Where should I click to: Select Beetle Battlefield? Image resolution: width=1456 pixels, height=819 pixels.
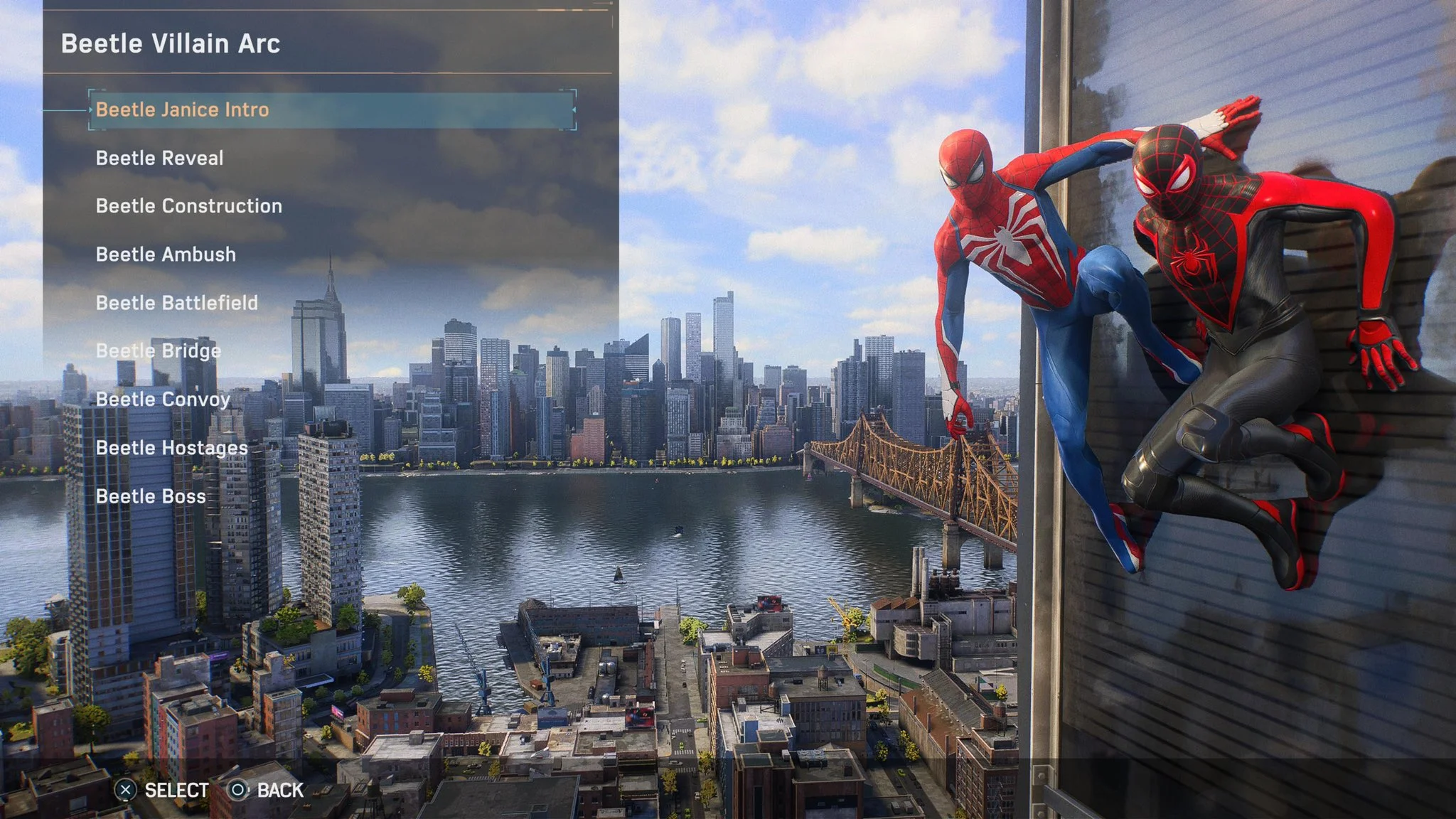178,302
